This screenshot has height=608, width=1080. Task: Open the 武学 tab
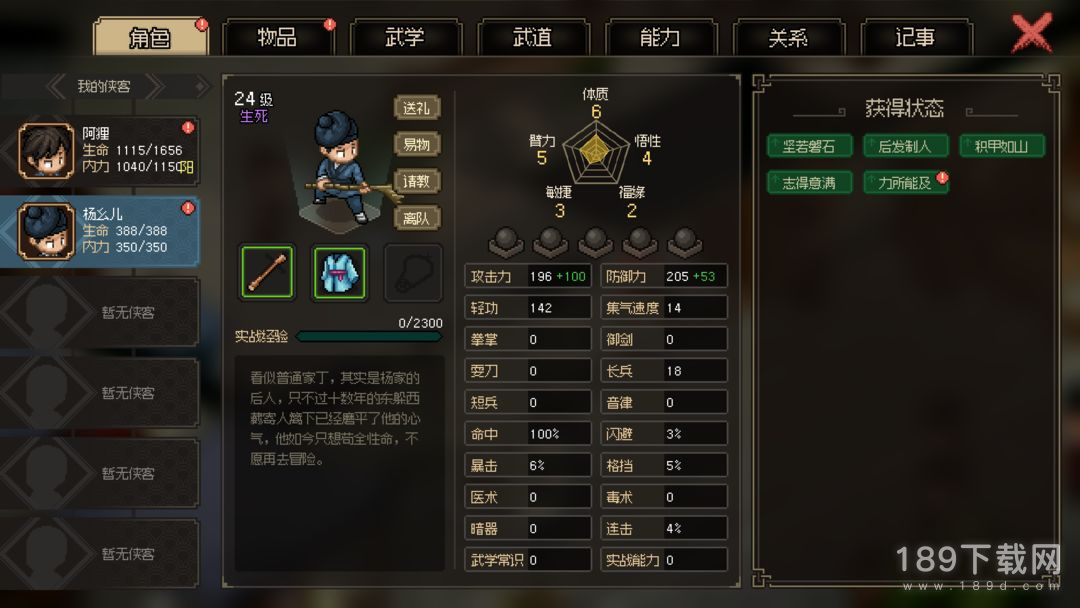405,38
